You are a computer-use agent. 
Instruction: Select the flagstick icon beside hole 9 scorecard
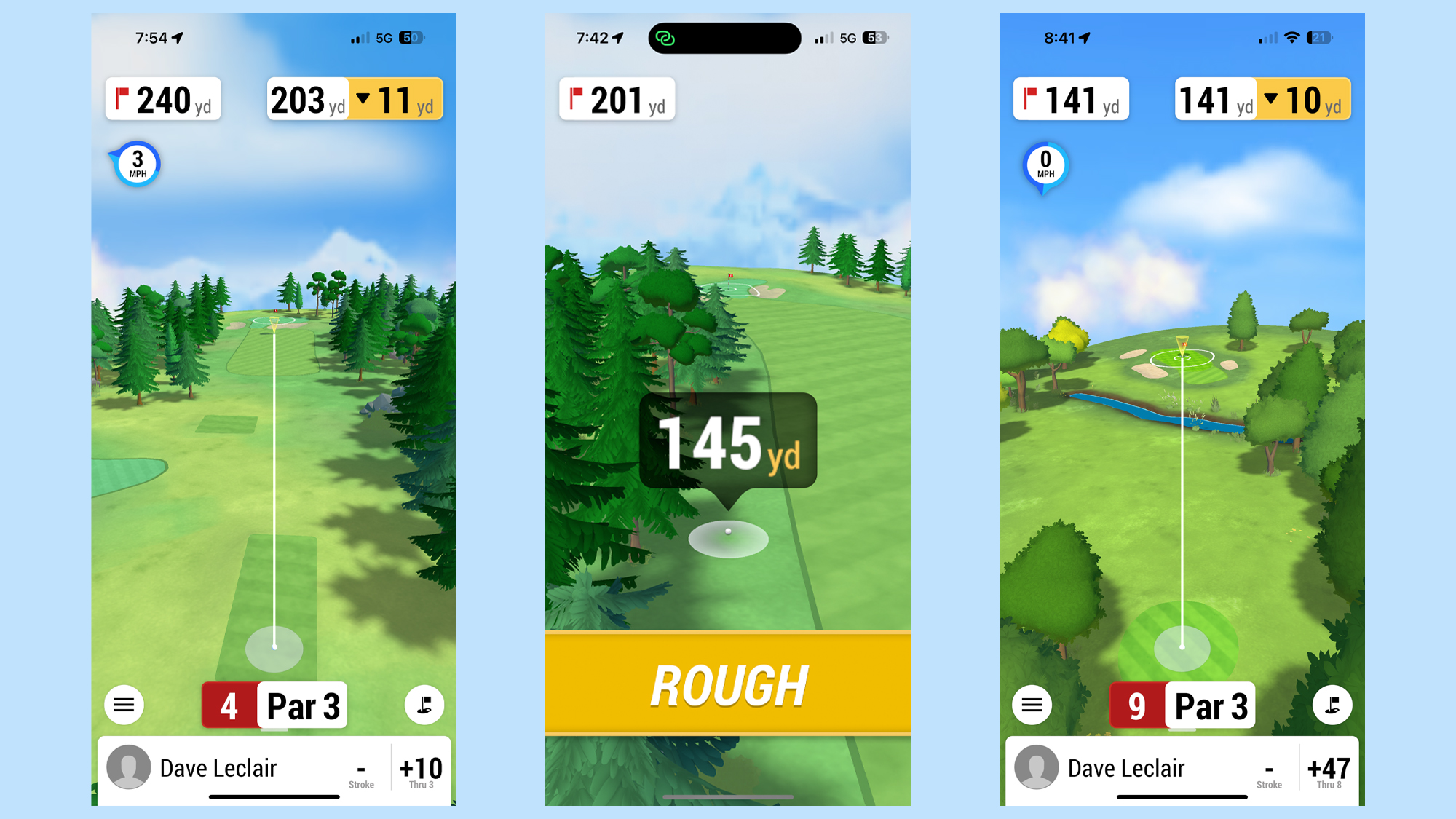click(x=1332, y=705)
